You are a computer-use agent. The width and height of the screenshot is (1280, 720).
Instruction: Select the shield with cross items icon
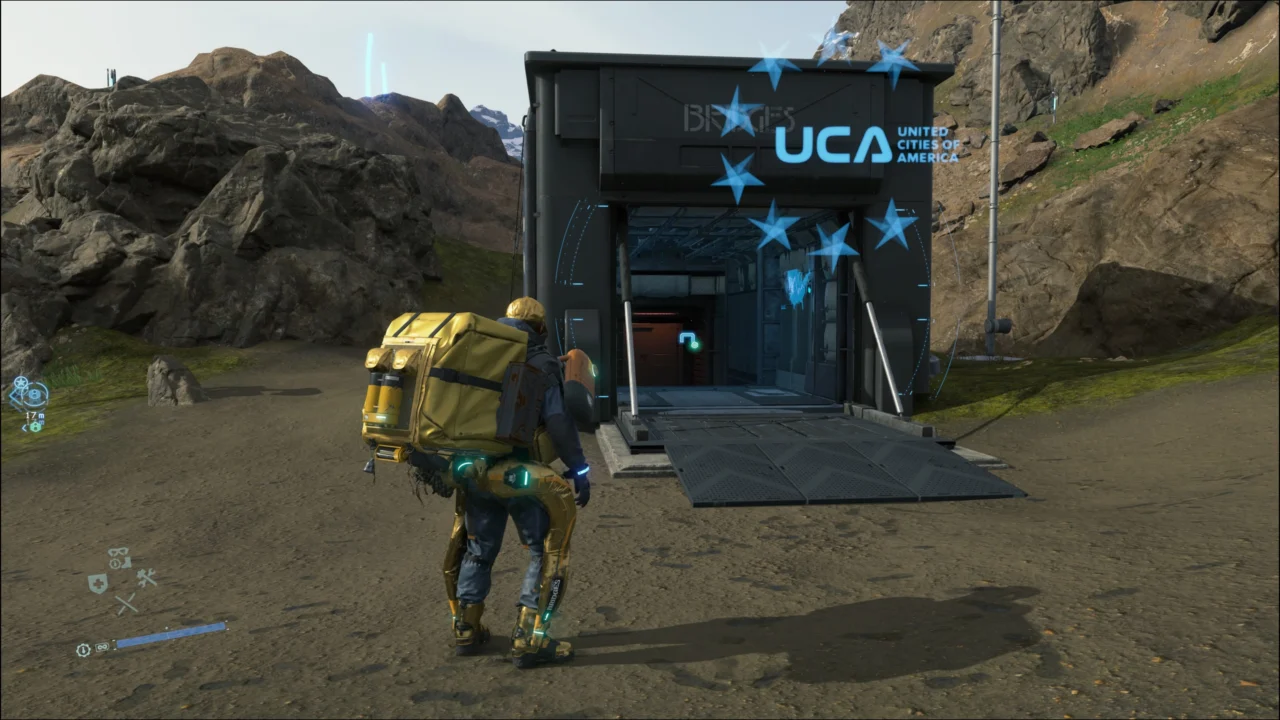point(97,583)
